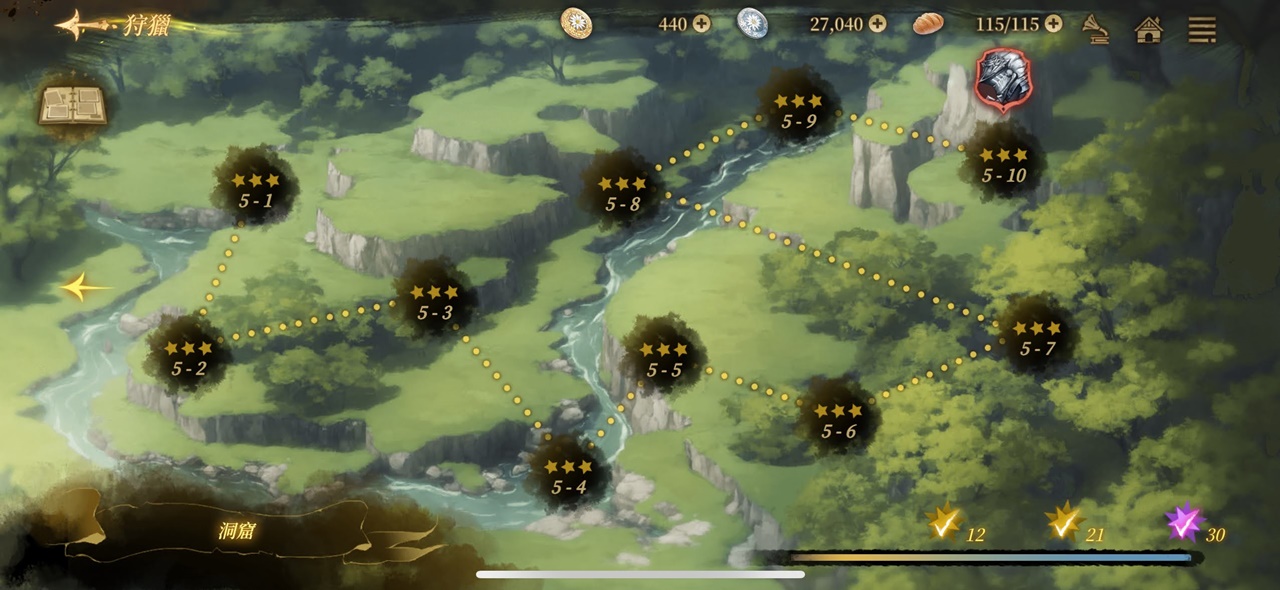Choose stage 5-8
This screenshot has width=1280, height=590.
tap(622, 194)
